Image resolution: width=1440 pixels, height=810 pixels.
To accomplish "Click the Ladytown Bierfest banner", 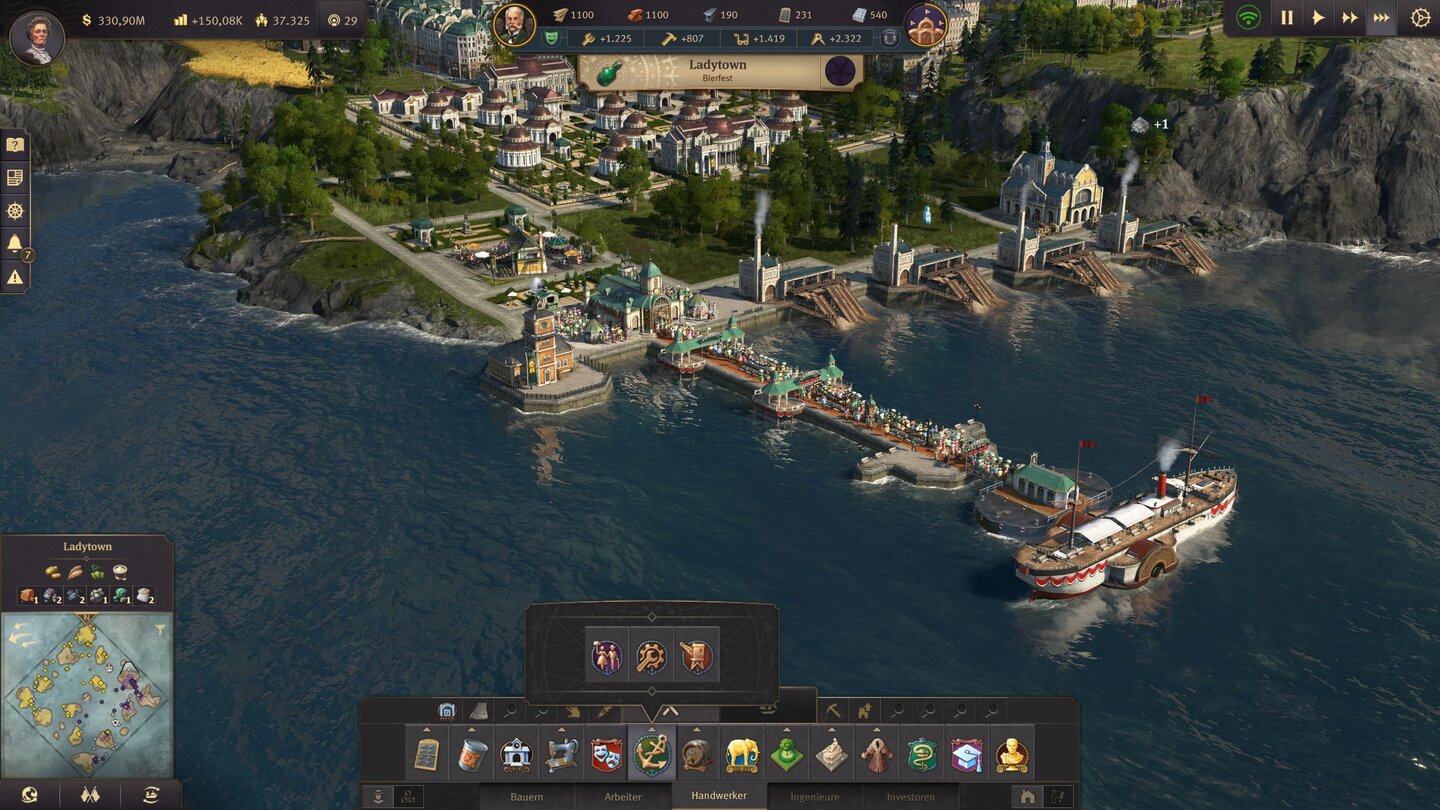I will (722, 69).
